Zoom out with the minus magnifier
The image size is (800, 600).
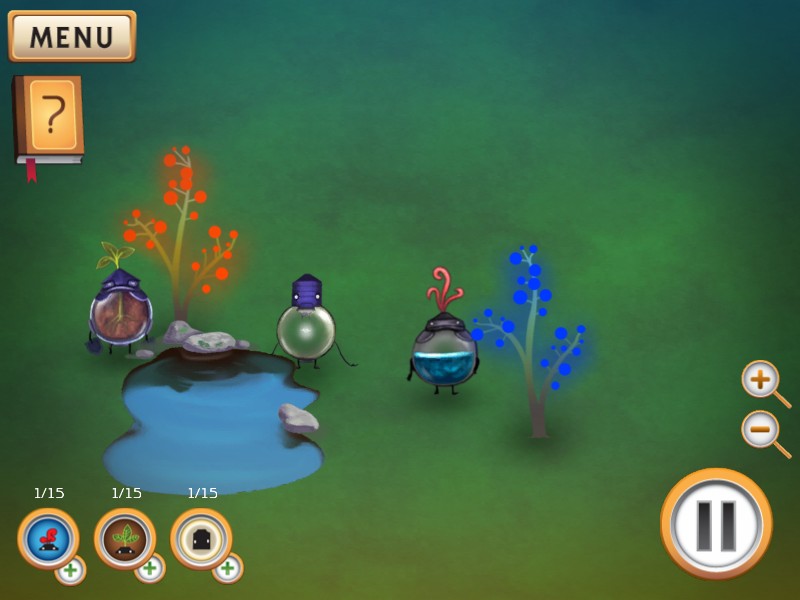tap(761, 430)
